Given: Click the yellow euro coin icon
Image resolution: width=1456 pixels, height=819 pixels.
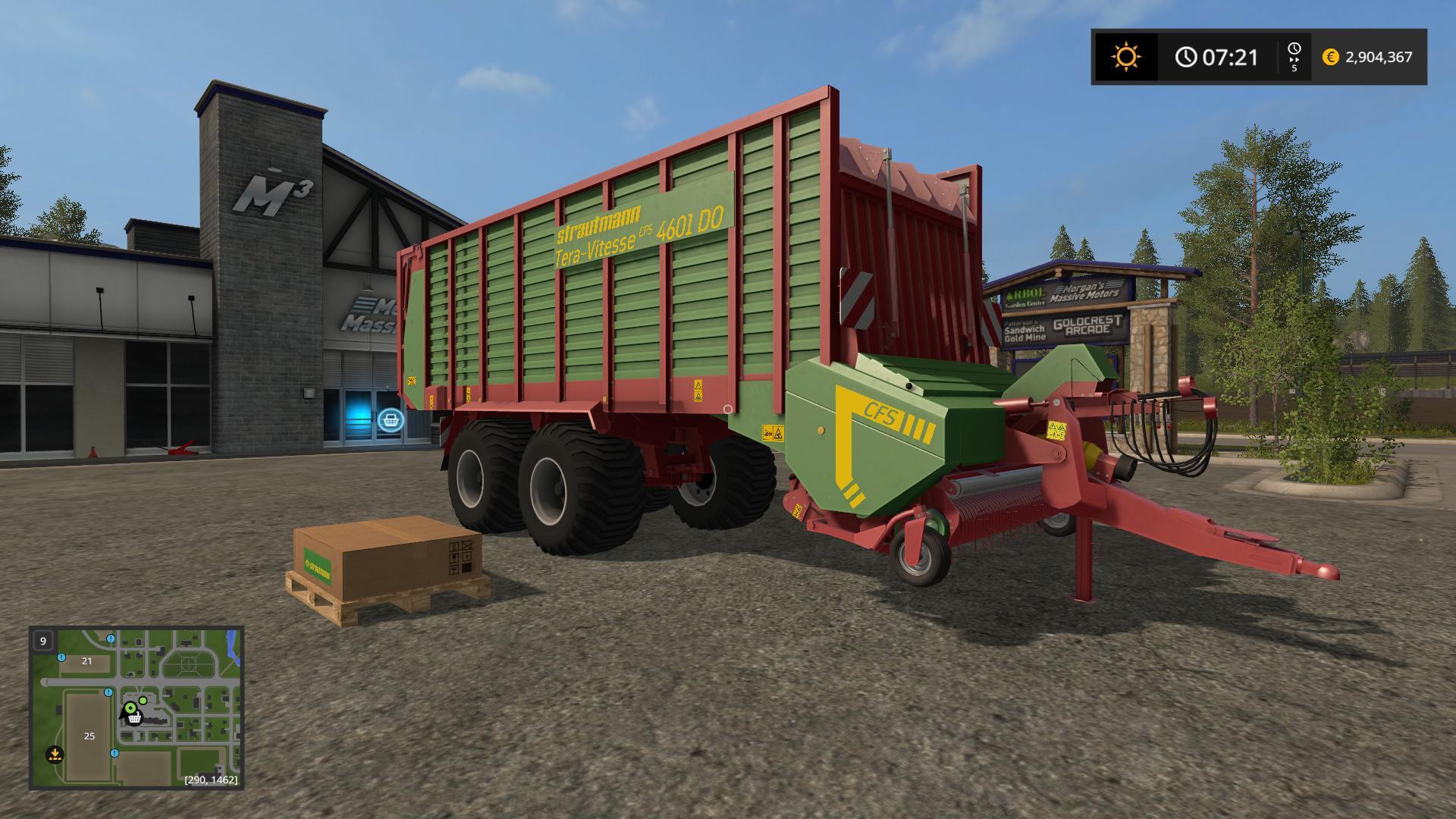Looking at the screenshot, I should click(x=1330, y=56).
